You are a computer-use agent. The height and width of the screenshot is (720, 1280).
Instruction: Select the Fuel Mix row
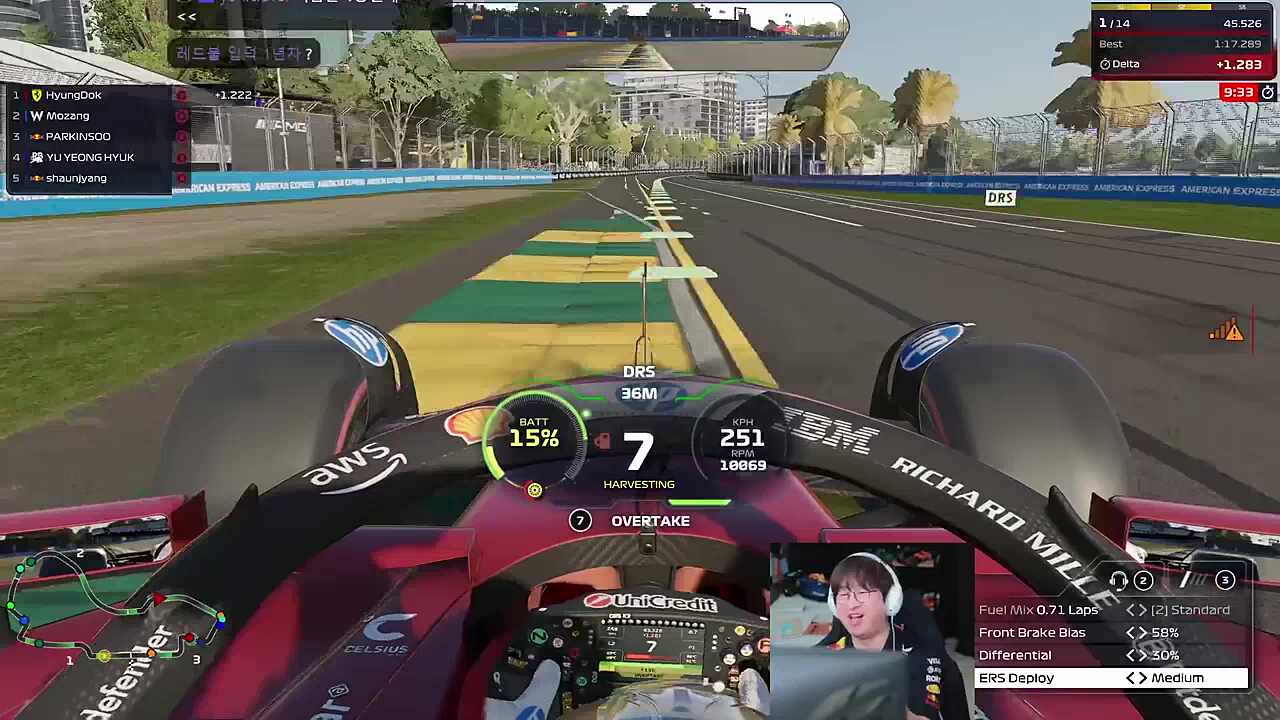tap(1111, 610)
